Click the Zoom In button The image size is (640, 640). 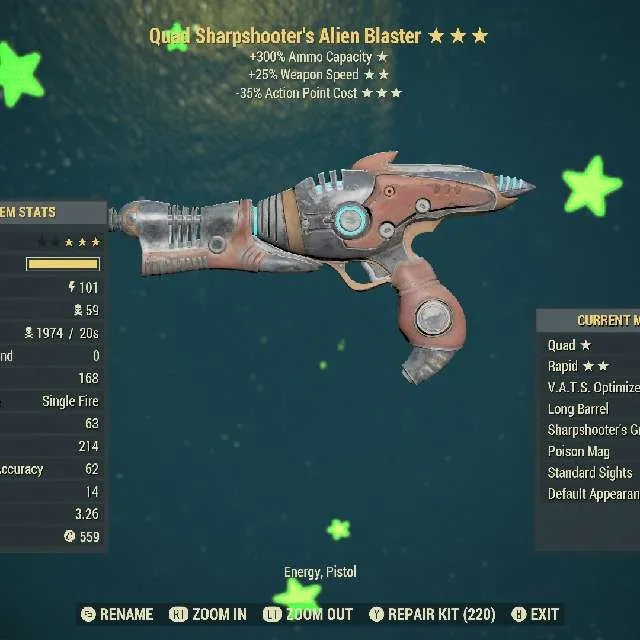click(208, 614)
